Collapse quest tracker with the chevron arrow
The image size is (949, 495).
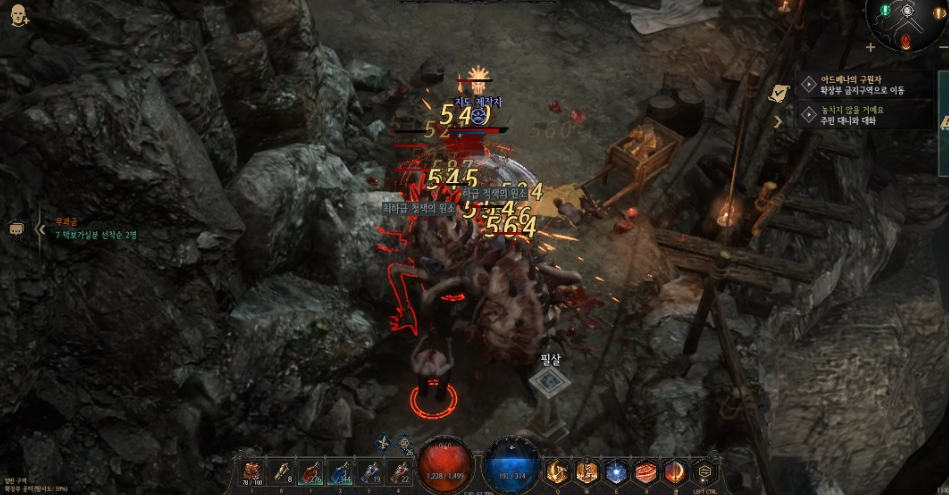pyautogui.click(x=780, y=121)
